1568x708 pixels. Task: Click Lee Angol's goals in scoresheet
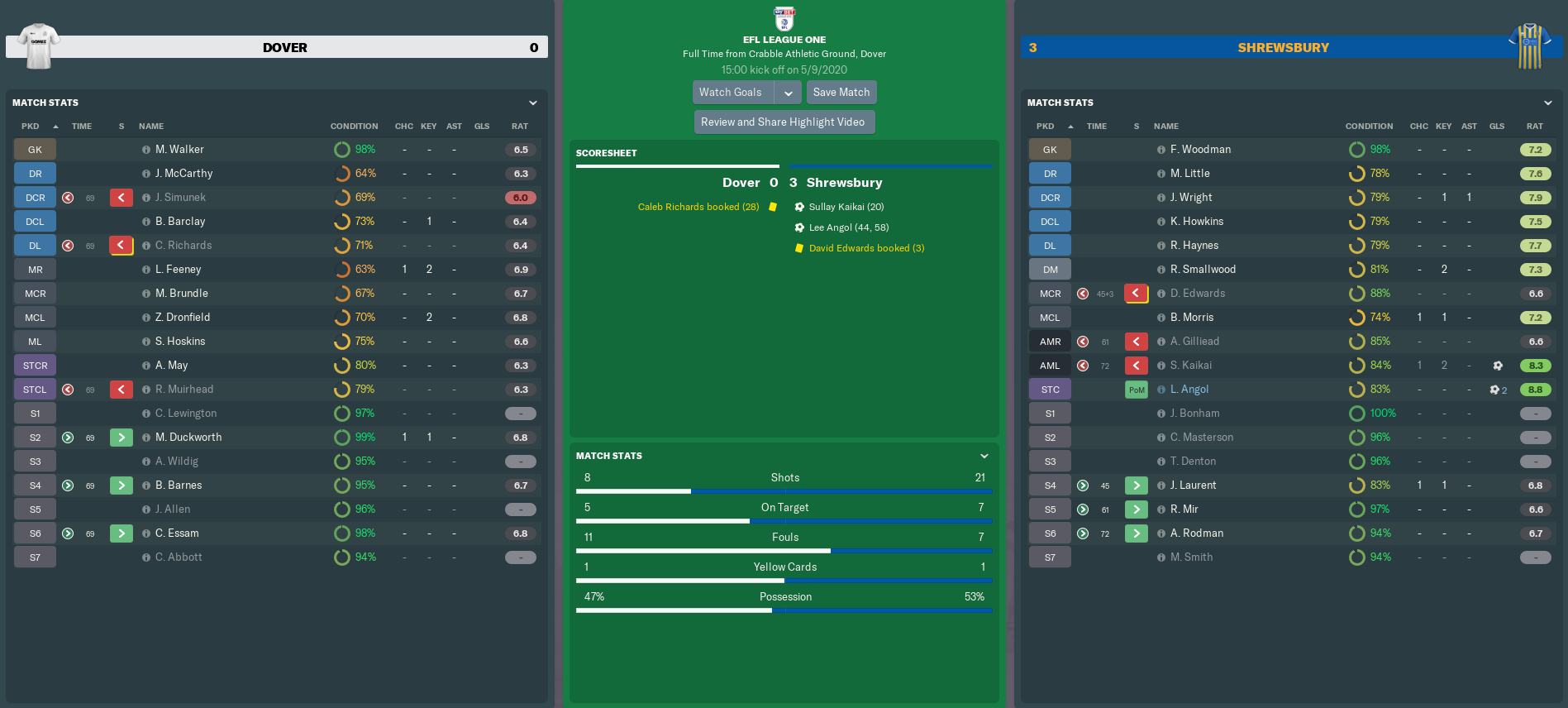(x=848, y=227)
